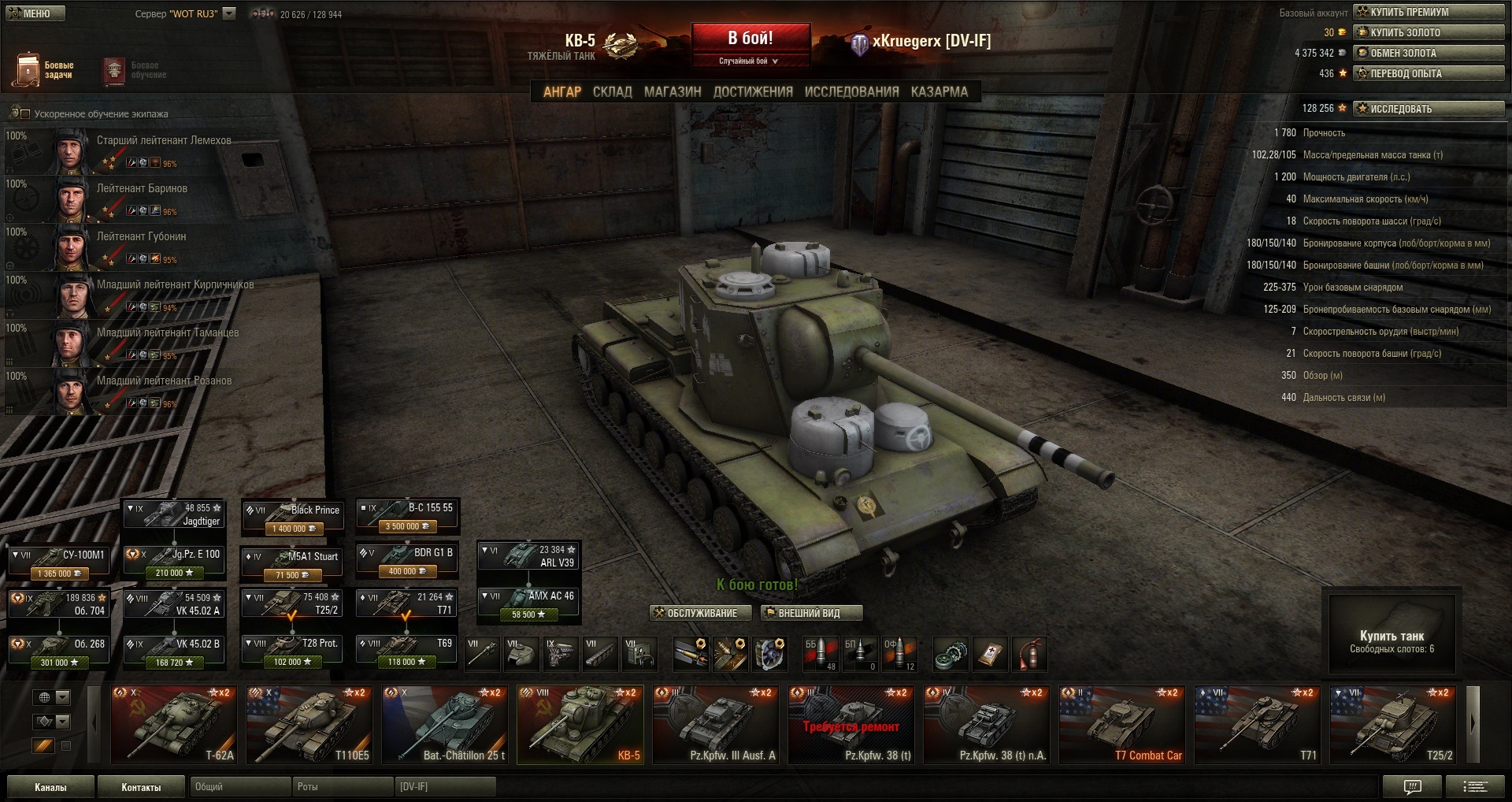Open ОБСЛУЖИВАНИЕ for the tank
1512x802 pixels.
(695, 613)
